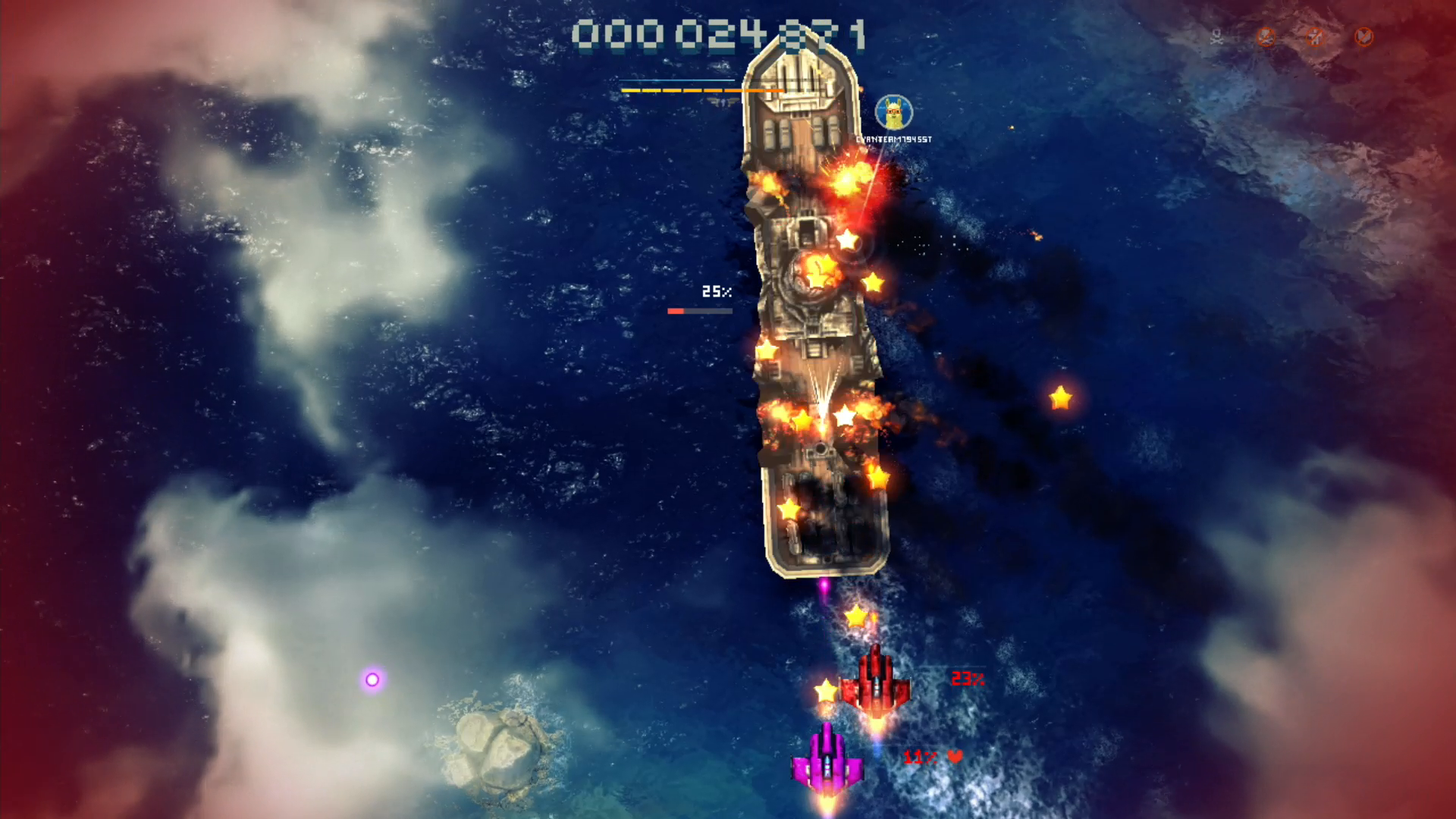Image resolution: width=1456 pixels, height=819 pixels.
Task: Click the crossed-out shield medal icon
Action: pos(1363,36)
